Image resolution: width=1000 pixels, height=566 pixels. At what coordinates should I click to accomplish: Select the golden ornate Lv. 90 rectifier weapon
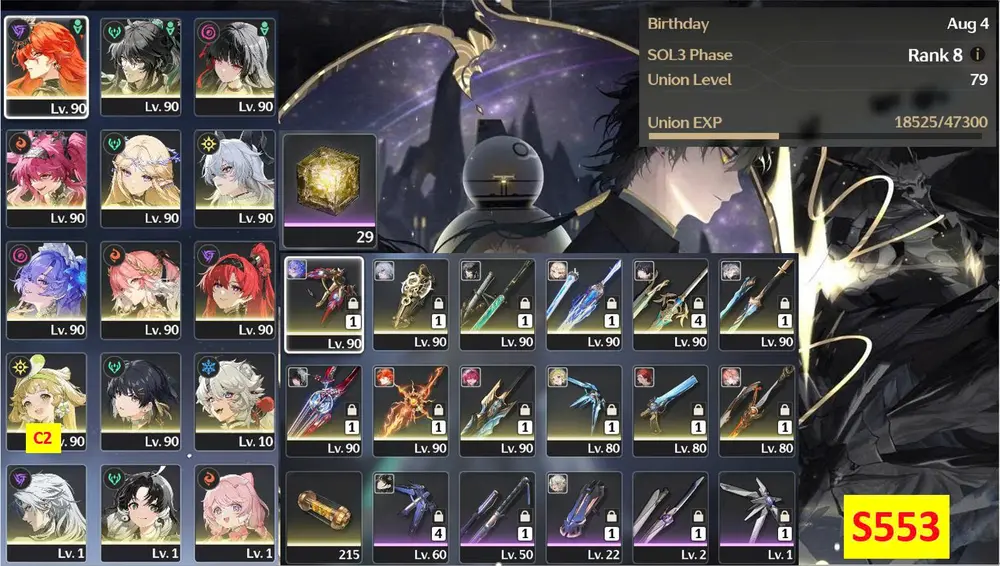tap(410, 304)
